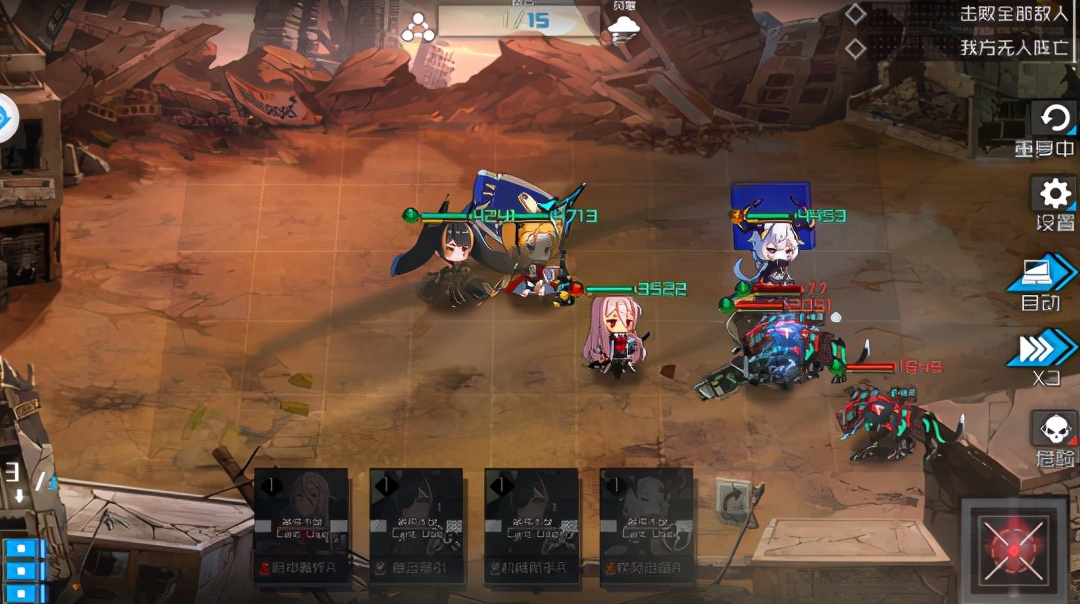Tap the cloud weather icon
The width and height of the screenshot is (1080, 604).
pos(624,28)
